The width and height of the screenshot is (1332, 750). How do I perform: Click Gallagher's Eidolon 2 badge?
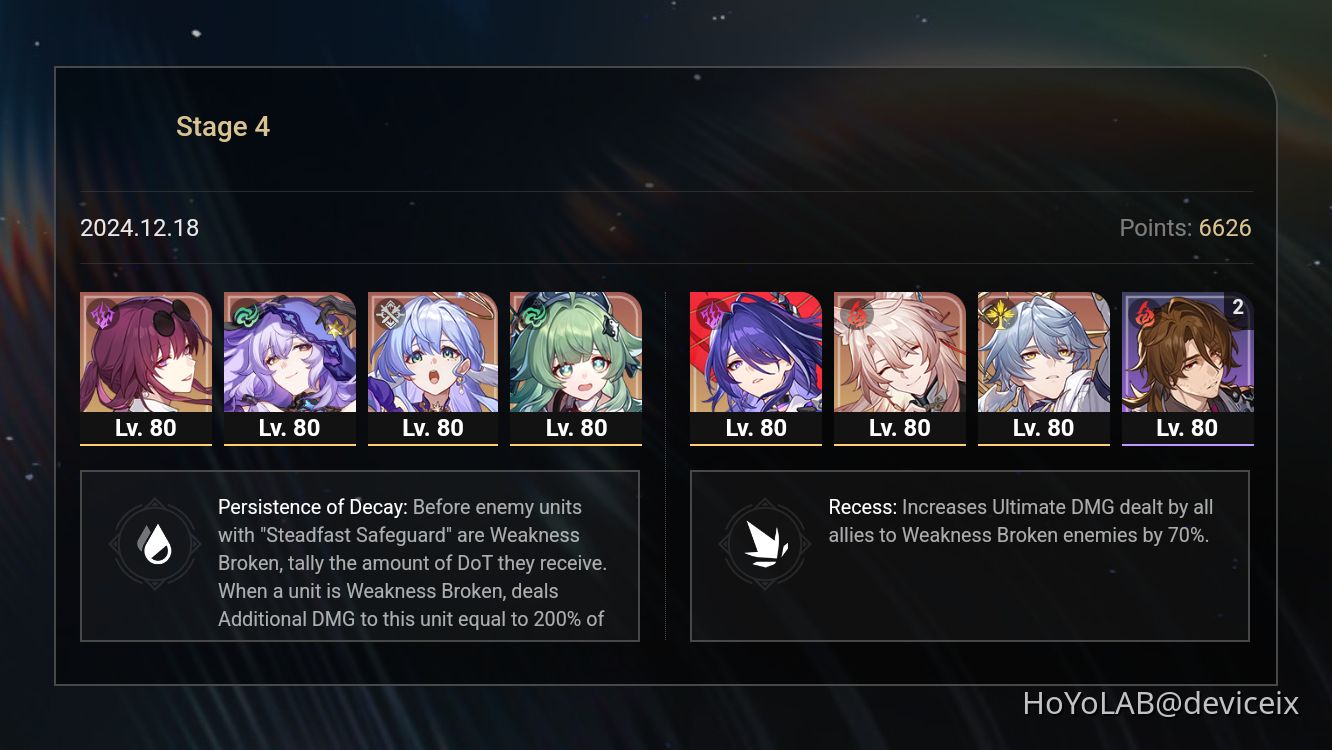tap(1238, 308)
